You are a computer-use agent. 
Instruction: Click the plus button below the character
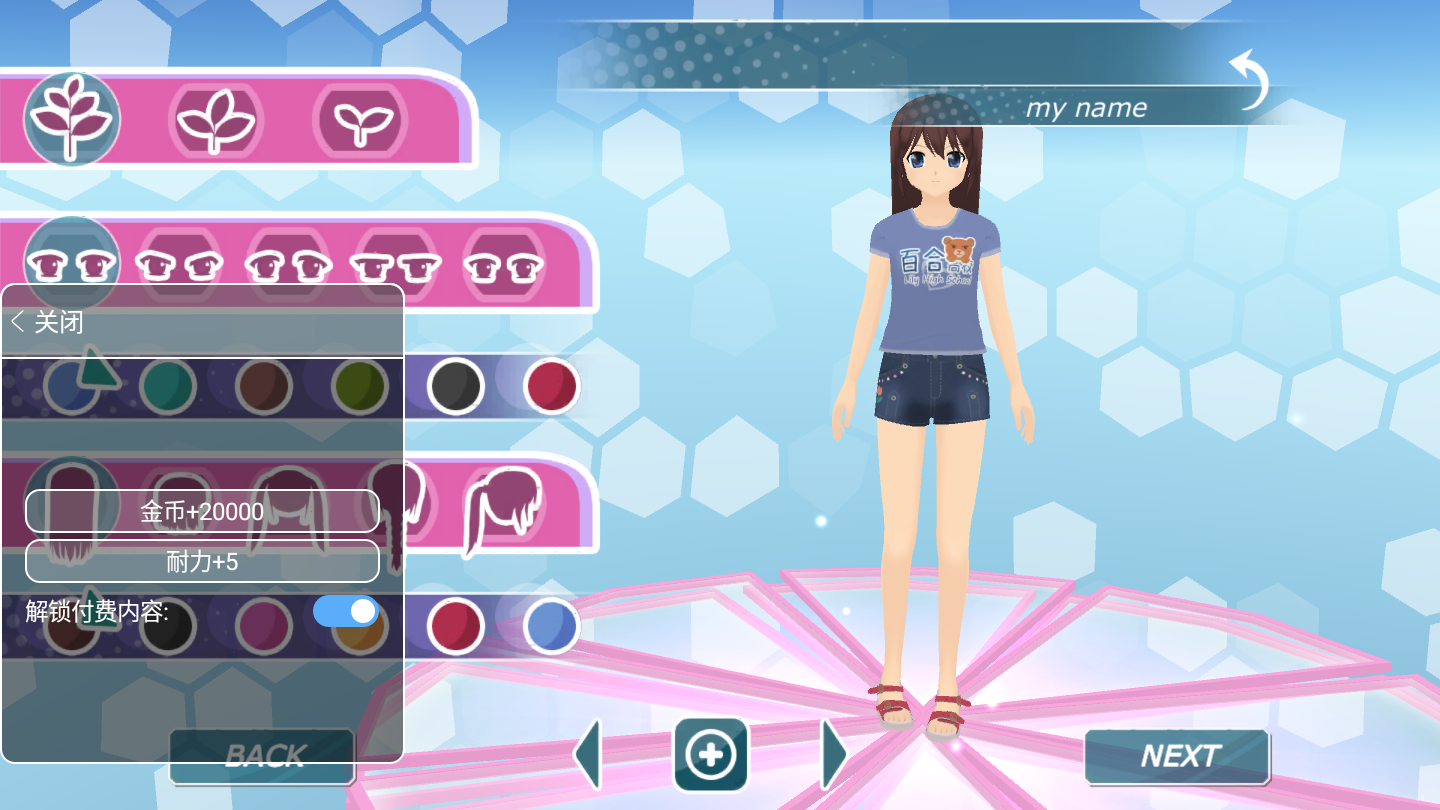pos(711,756)
